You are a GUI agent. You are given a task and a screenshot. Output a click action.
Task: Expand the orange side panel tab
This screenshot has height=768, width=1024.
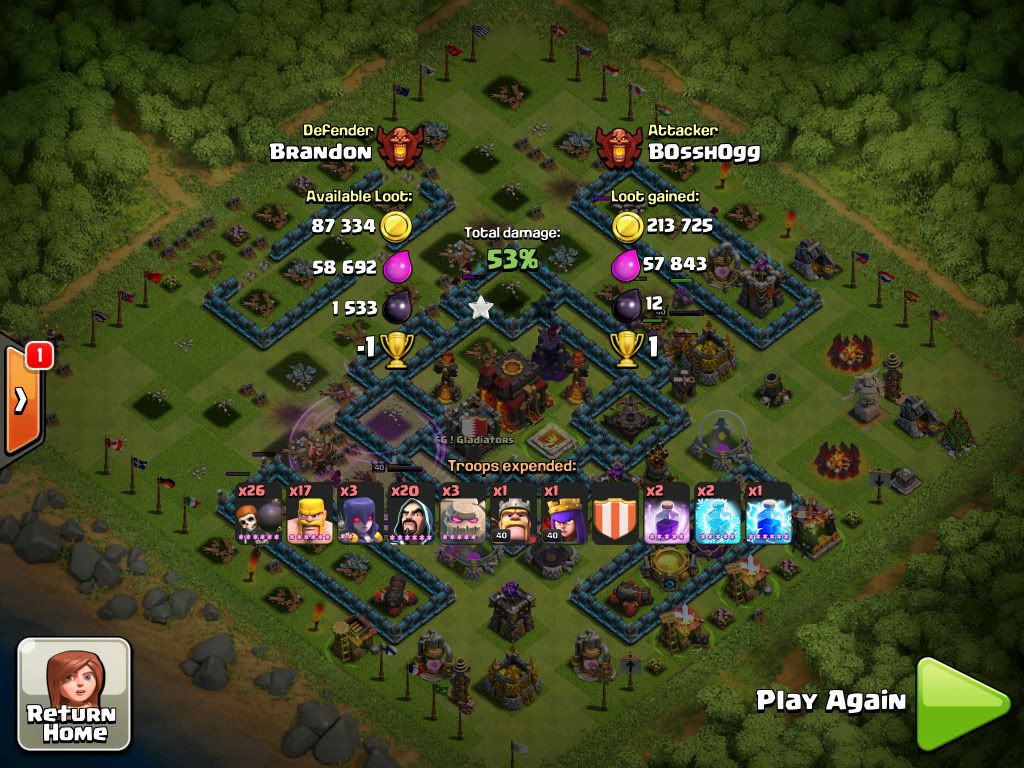21,398
